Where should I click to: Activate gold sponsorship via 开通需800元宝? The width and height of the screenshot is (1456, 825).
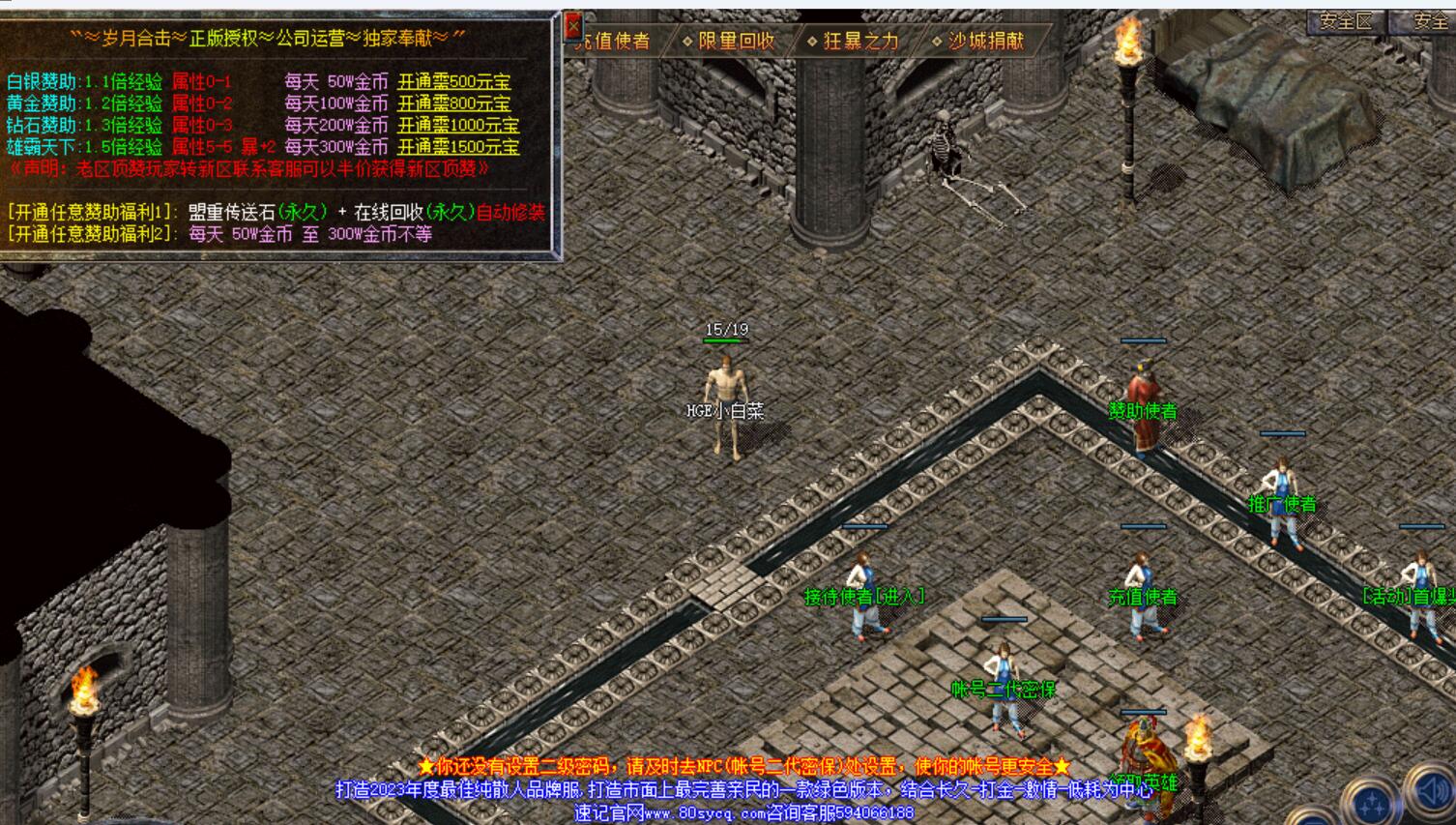pos(453,103)
